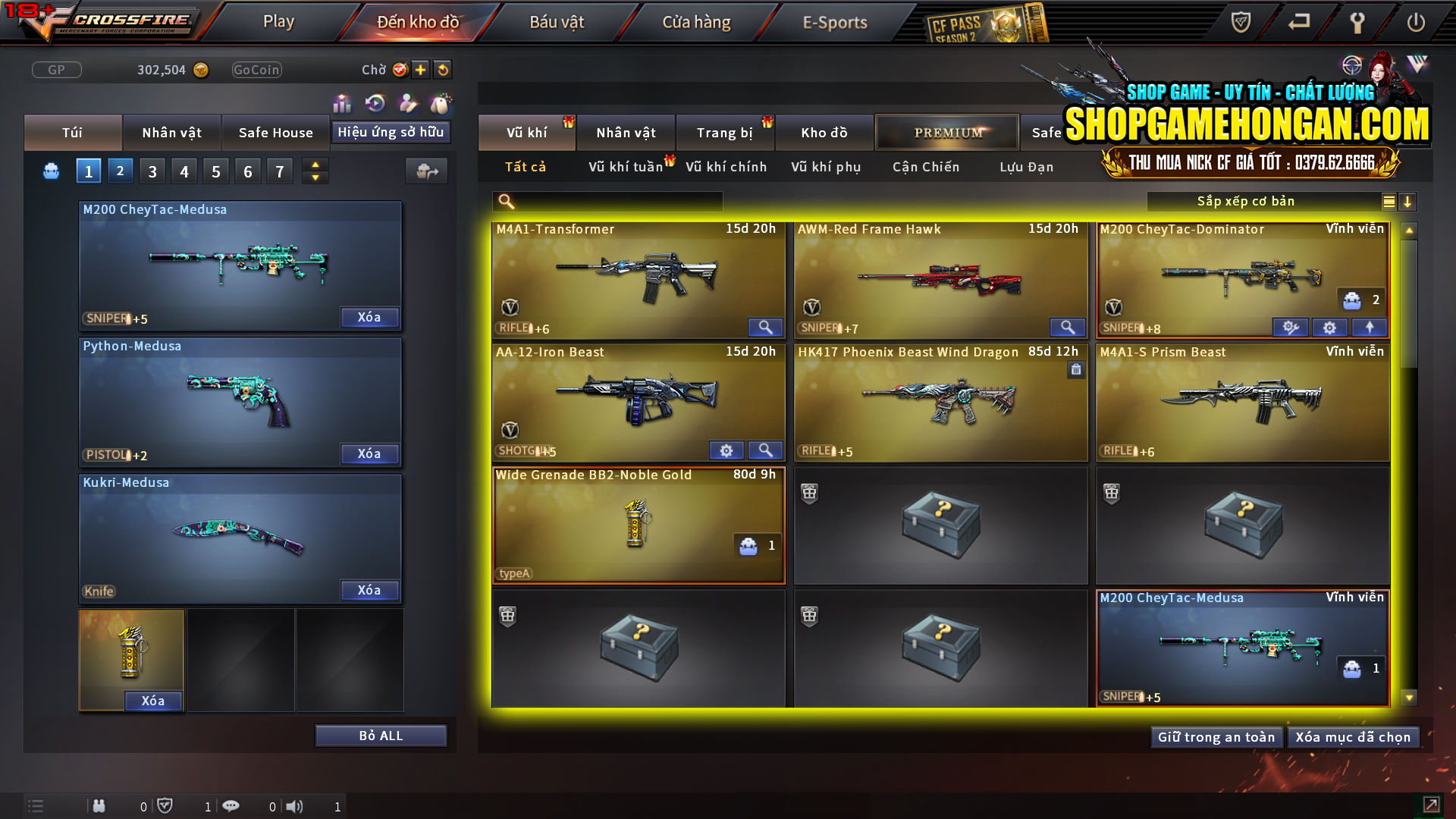The image size is (1456, 819).
Task: Toggle the list view icon beside Sắp xếp cơ bản
Action: pyautogui.click(x=1389, y=202)
